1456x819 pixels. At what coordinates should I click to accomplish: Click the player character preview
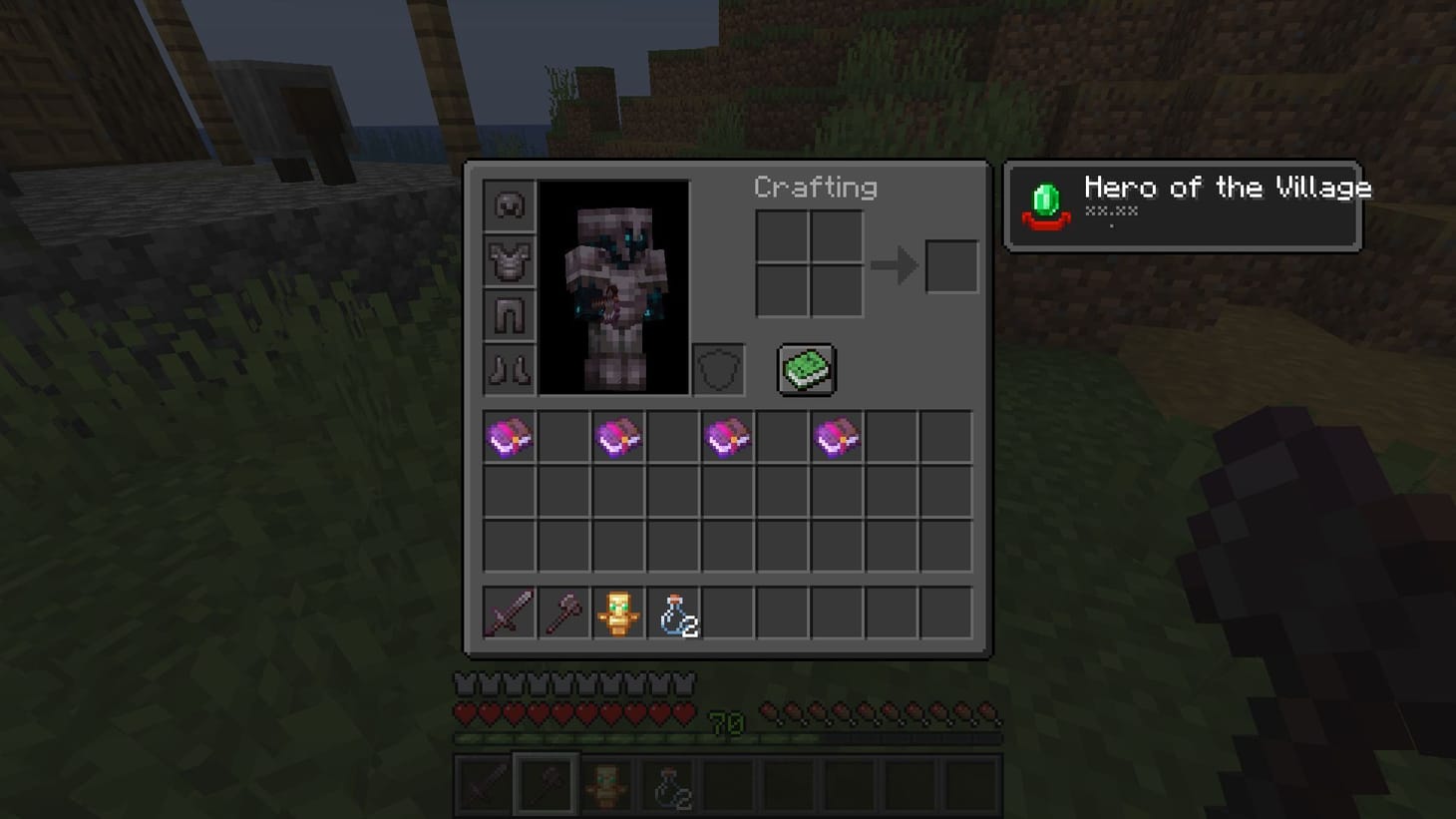614,286
